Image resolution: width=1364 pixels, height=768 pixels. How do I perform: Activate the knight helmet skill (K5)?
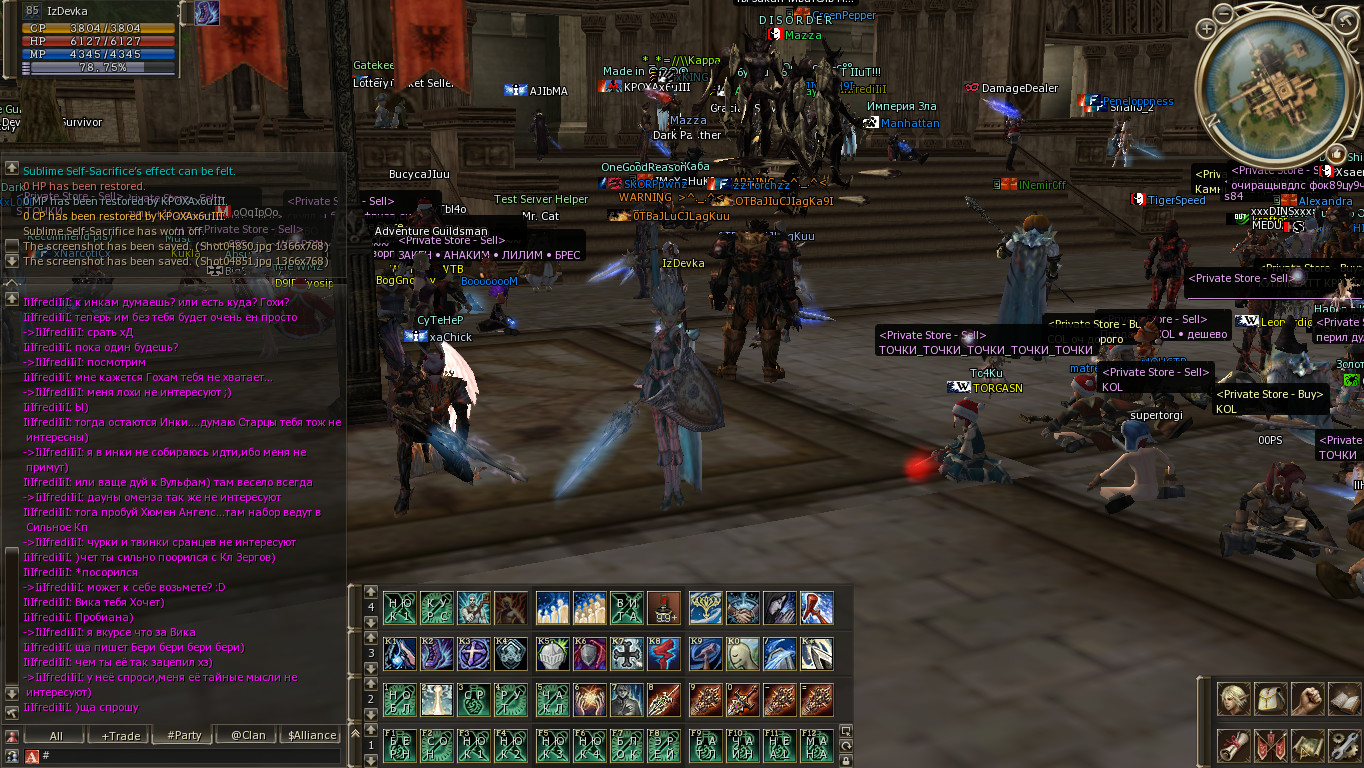coord(552,654)
